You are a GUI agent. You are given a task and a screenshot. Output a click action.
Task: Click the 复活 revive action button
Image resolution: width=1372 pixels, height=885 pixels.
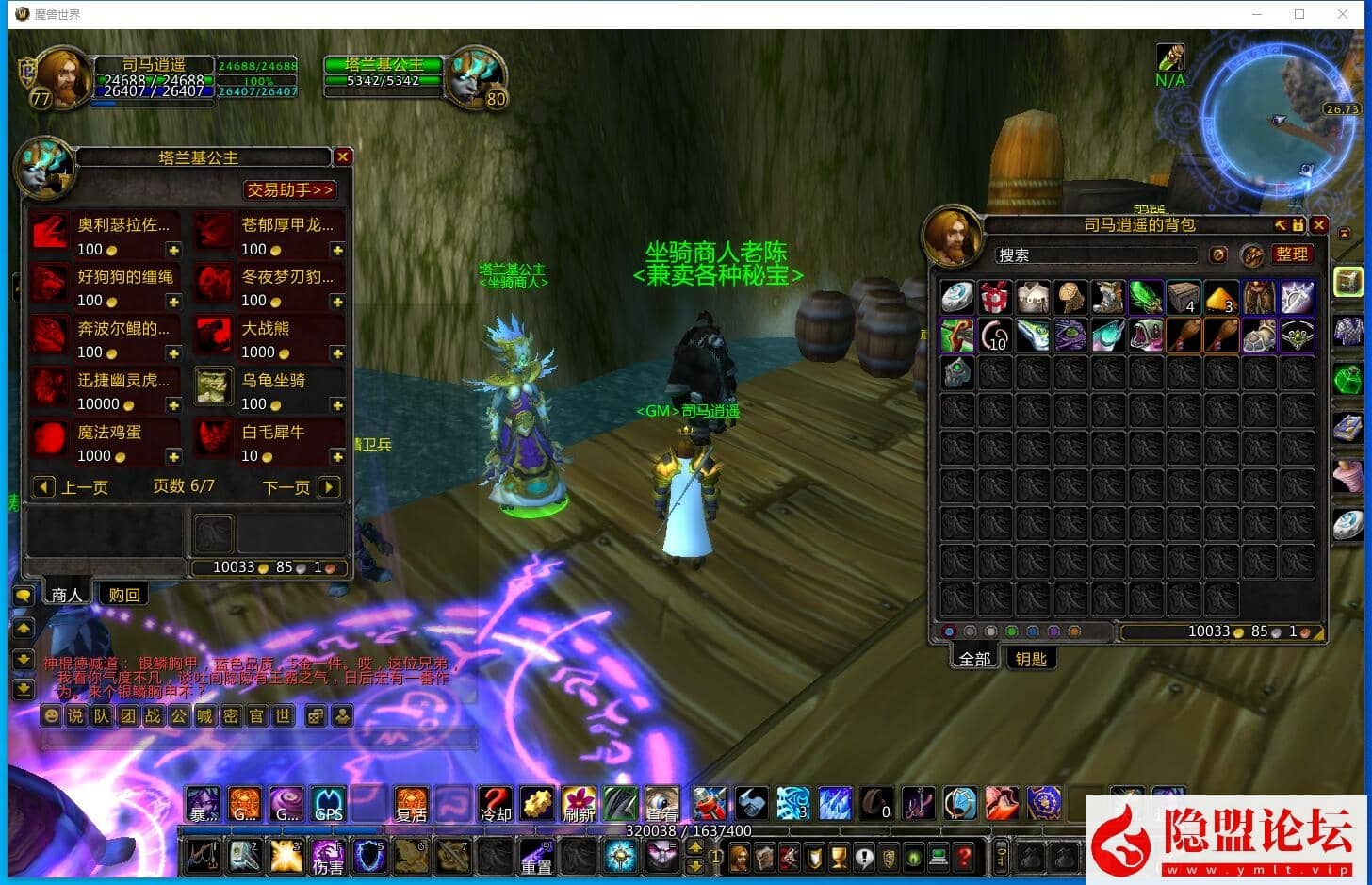point(411,803)
